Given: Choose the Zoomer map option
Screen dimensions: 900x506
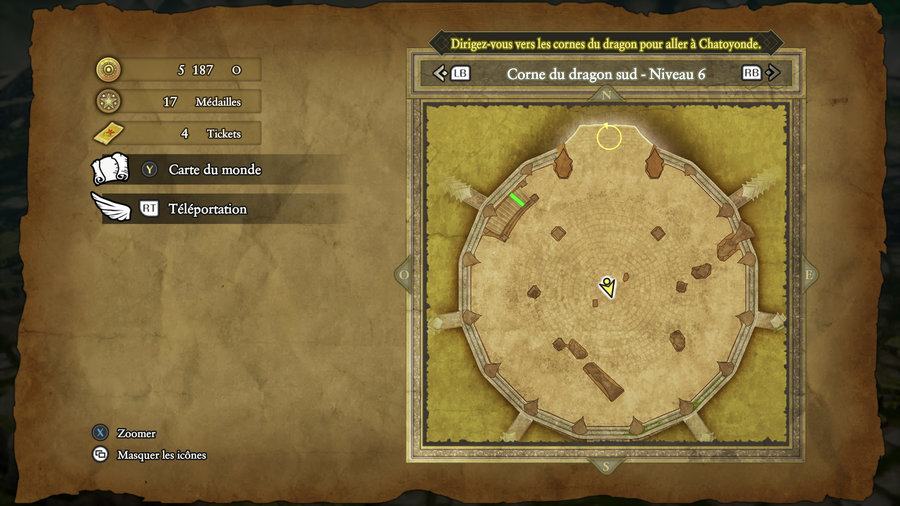Looking at the screenshot, I should coord(136,433).
